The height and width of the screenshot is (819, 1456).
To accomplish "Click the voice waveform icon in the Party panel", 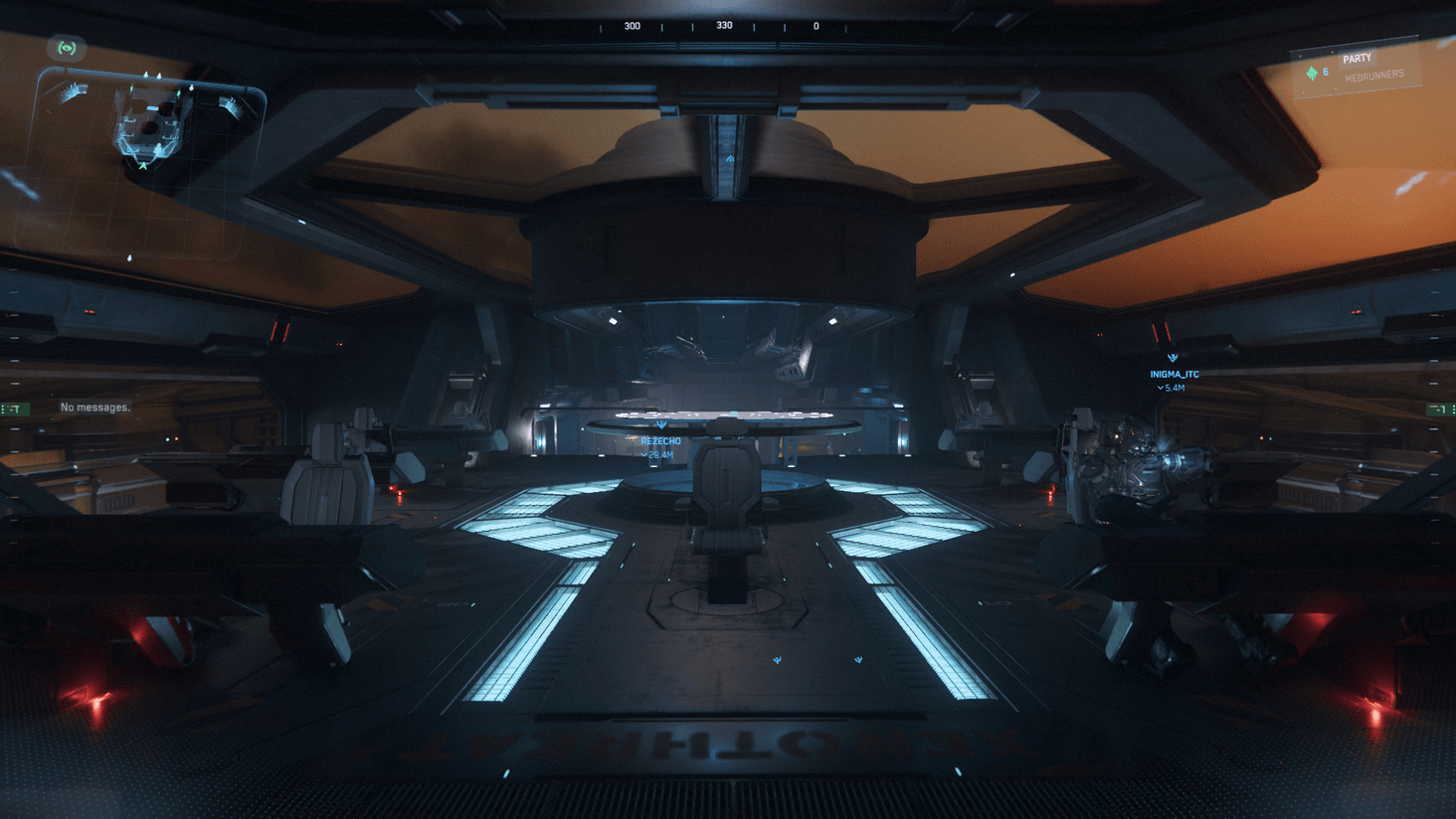I will [1313, 73].
